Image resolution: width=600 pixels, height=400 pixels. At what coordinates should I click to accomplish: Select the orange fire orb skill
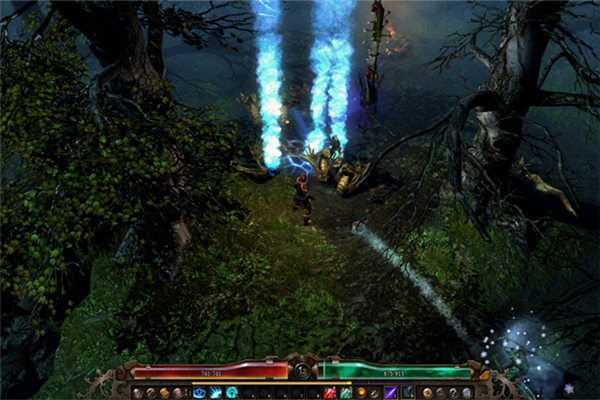[361, 392]
